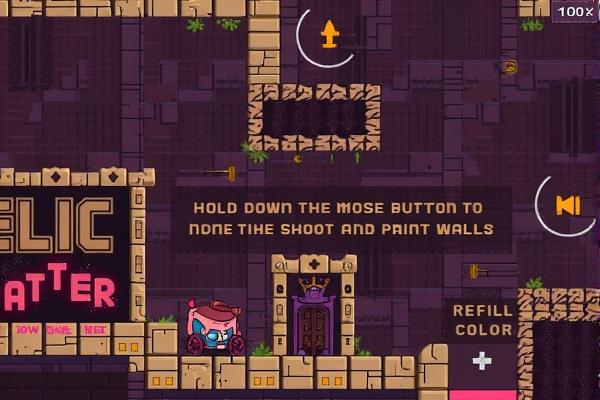Tap the orange up-arrow circle button
Image resolution: width=600 pixels, height=400 pixels.
point(329,37)
